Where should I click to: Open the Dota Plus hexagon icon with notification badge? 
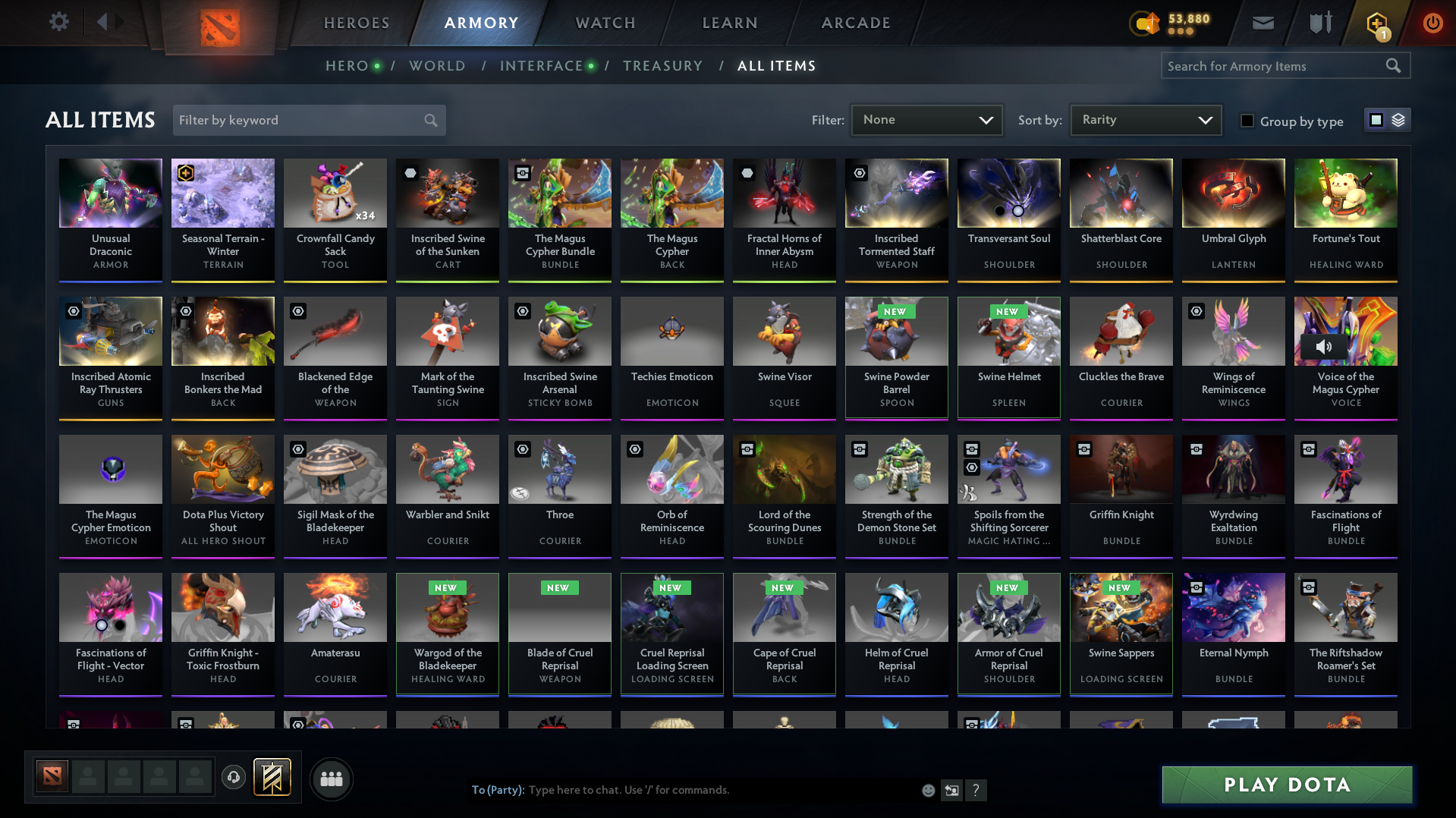(x=1378, y=23)
